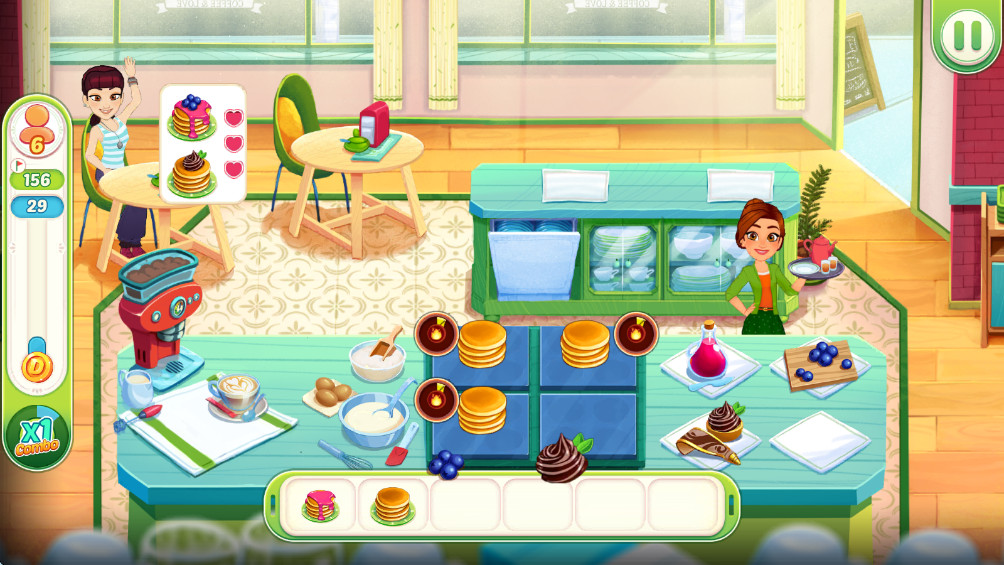1004x565 pixels.
Task: Select the pink syrup pancake on the tray
Action: (x=321, y=505)
